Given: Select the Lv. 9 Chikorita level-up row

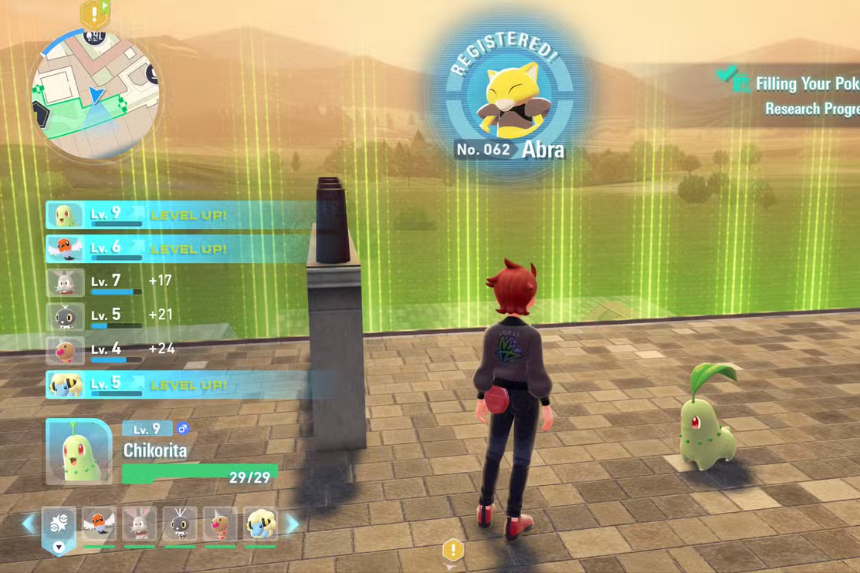Looking at the screenshot, I should coord(180,215).
